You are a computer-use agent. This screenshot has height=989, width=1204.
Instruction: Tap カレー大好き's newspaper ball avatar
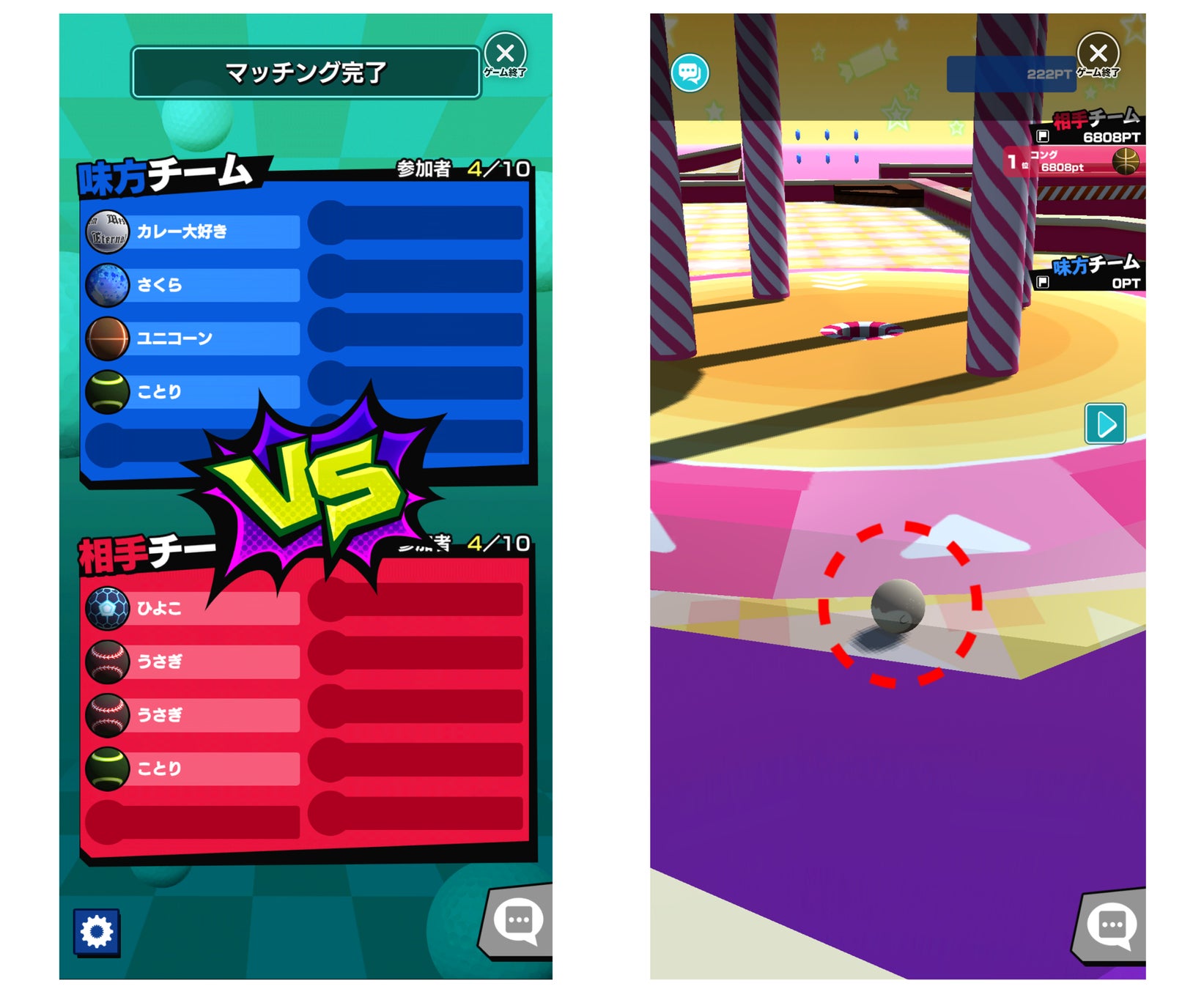pos(108,231)
